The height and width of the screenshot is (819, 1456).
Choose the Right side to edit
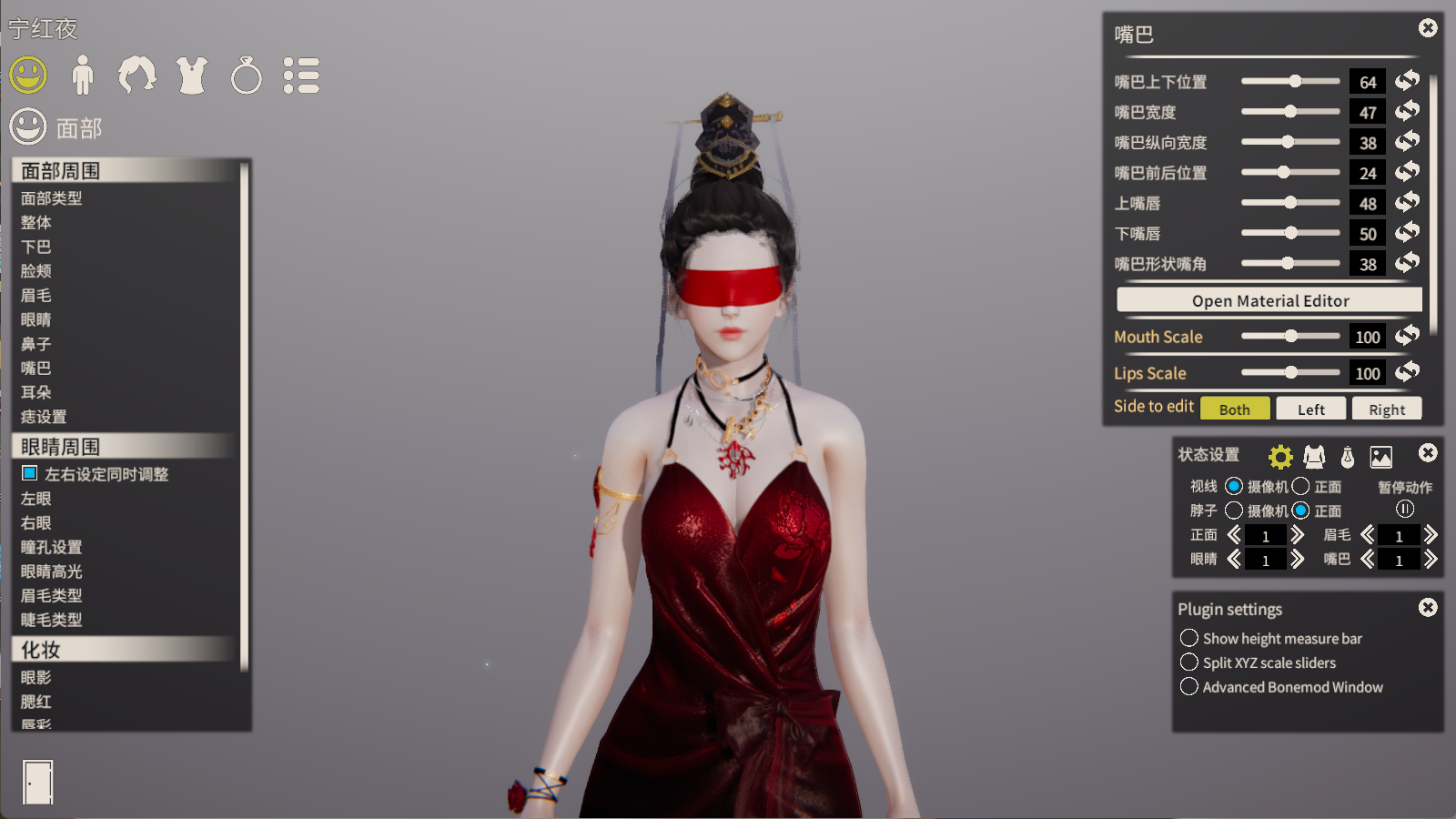(x=1387, y=409)
